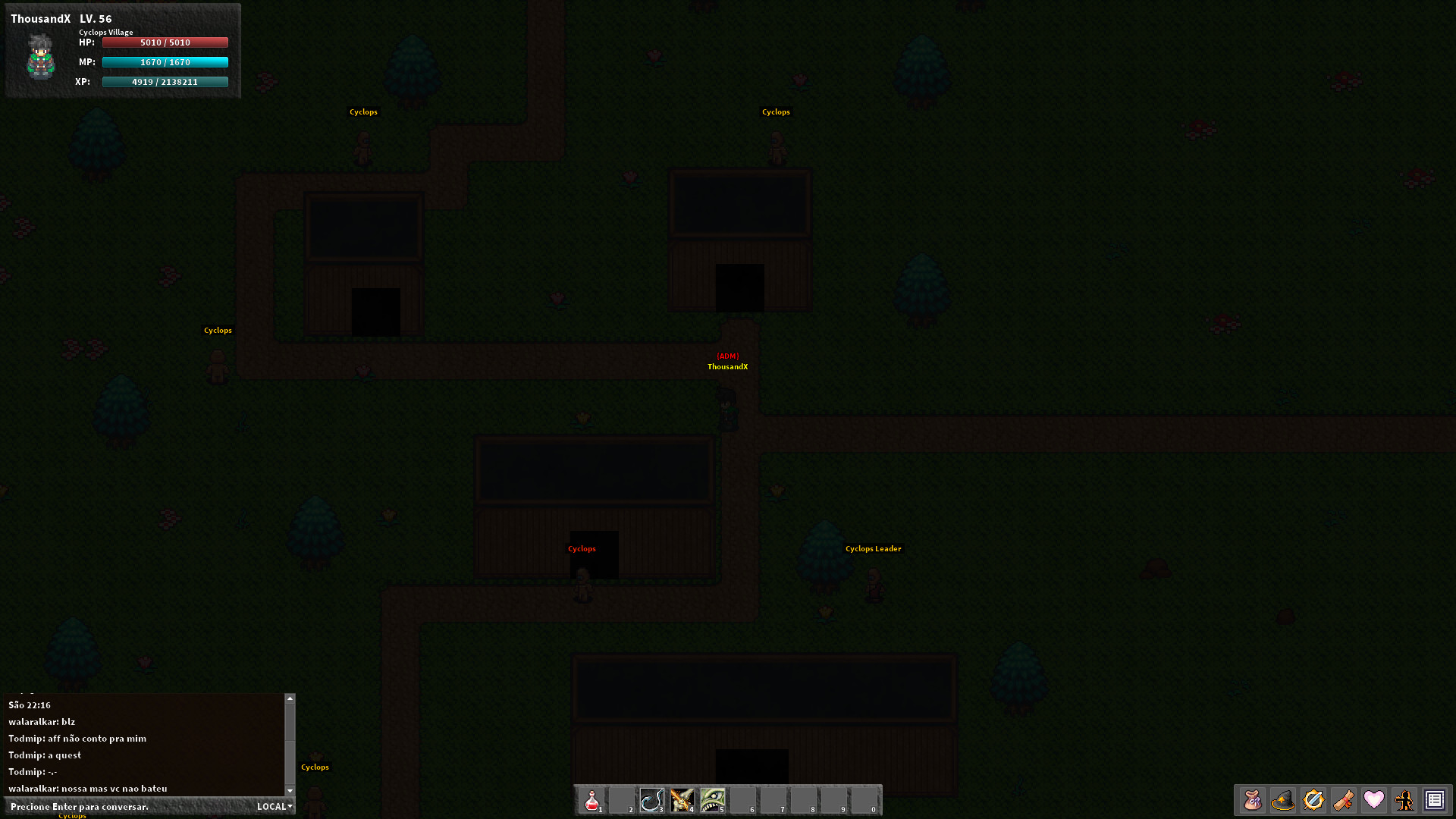Click the 'Precione Enter para conversar' chat bar
The height and width of the screenshot is (819, 1456).
[x=114, y=806]
